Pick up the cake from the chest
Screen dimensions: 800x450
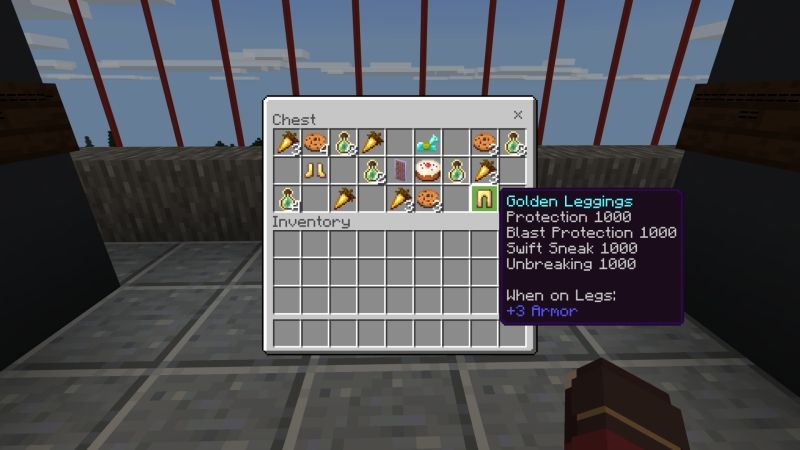[429, 170]
